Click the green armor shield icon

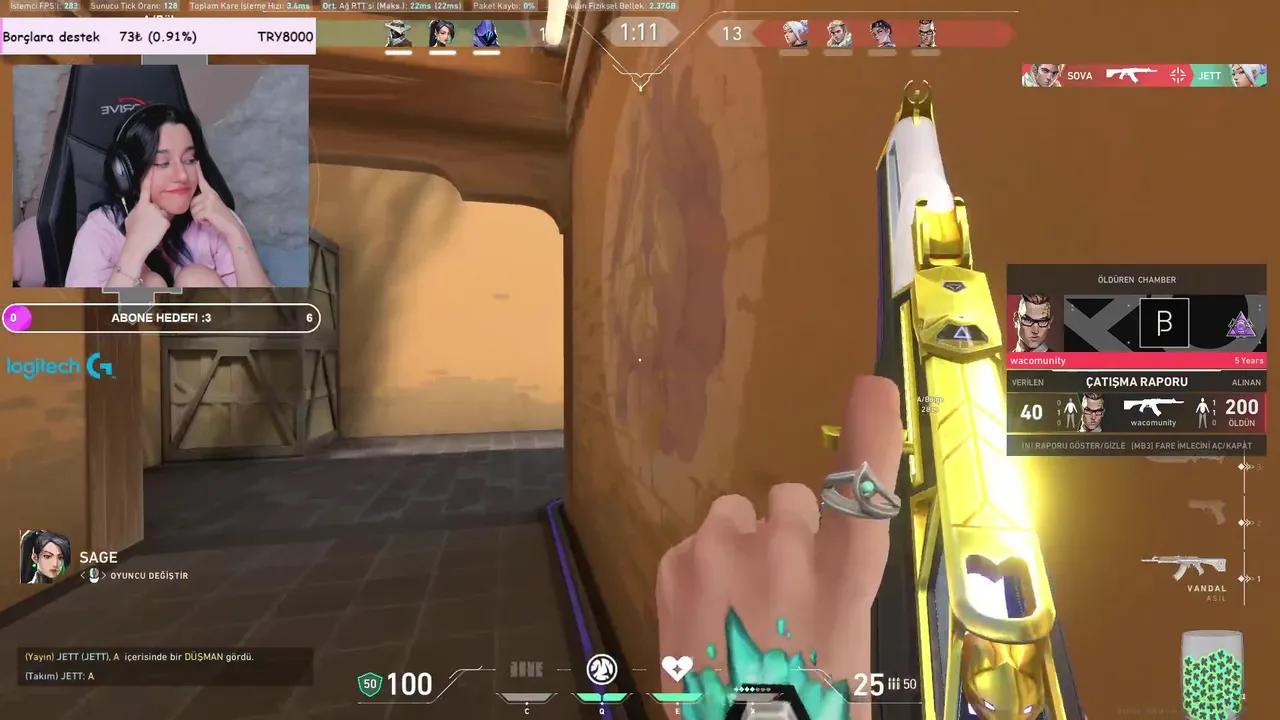click(x=370, y=684)
